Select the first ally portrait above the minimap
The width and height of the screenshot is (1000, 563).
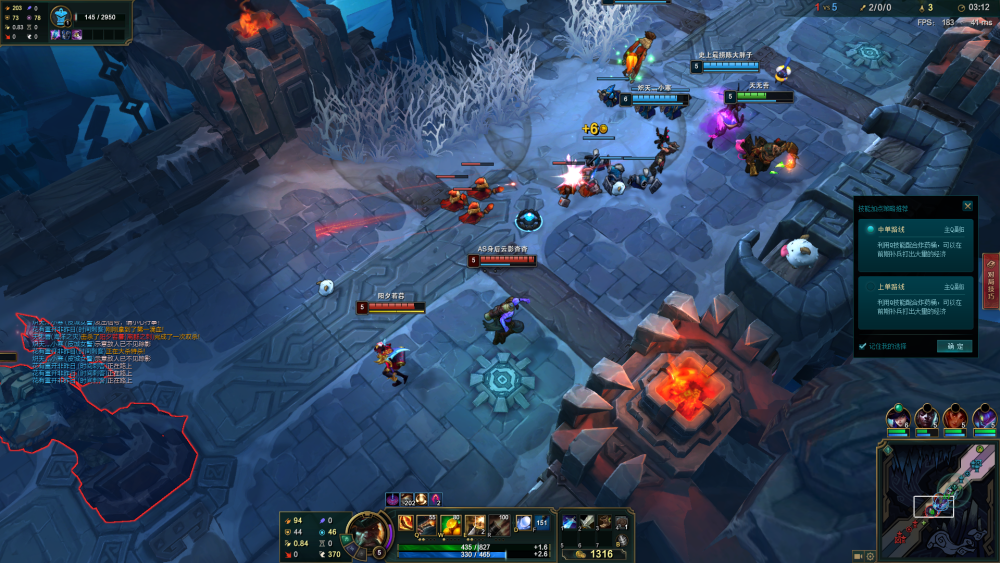point(898,418)
